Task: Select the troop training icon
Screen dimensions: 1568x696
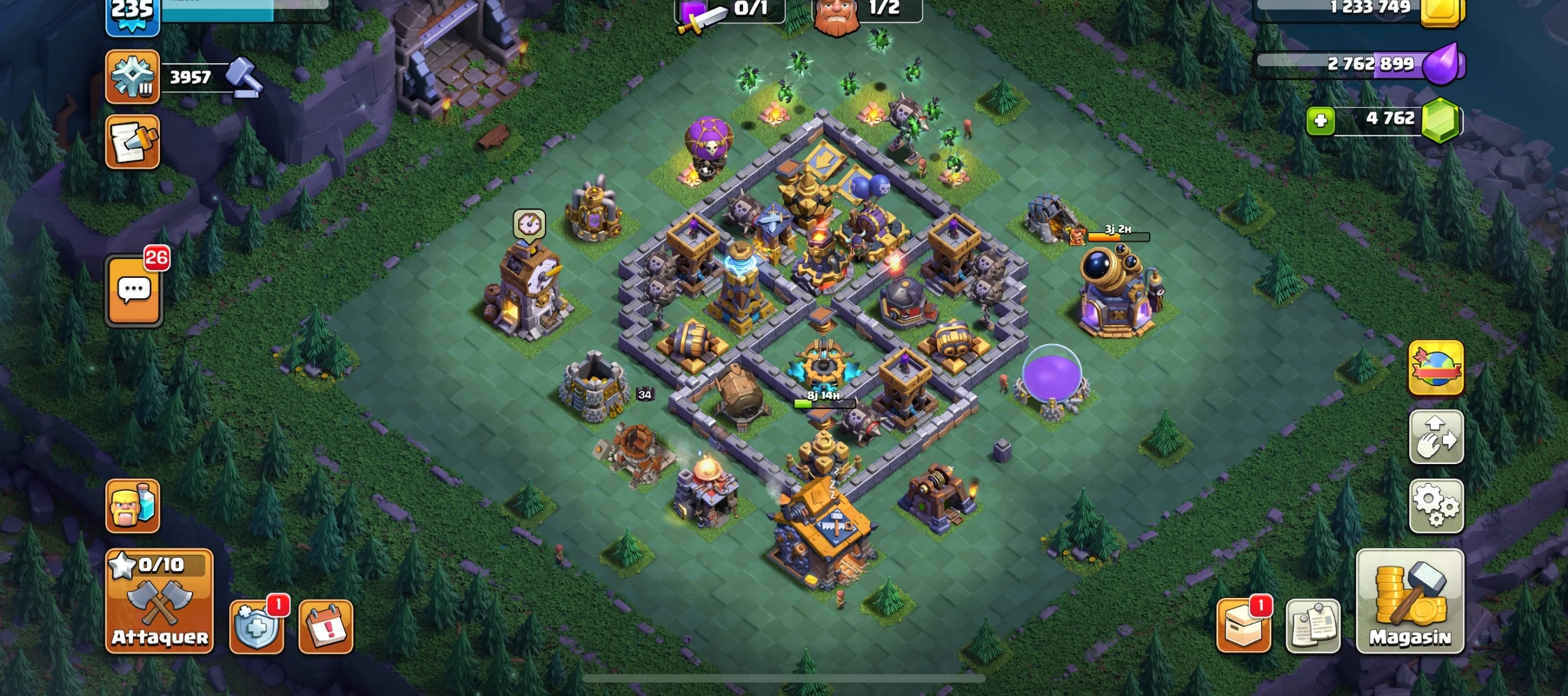Action: tap(132, 505)
